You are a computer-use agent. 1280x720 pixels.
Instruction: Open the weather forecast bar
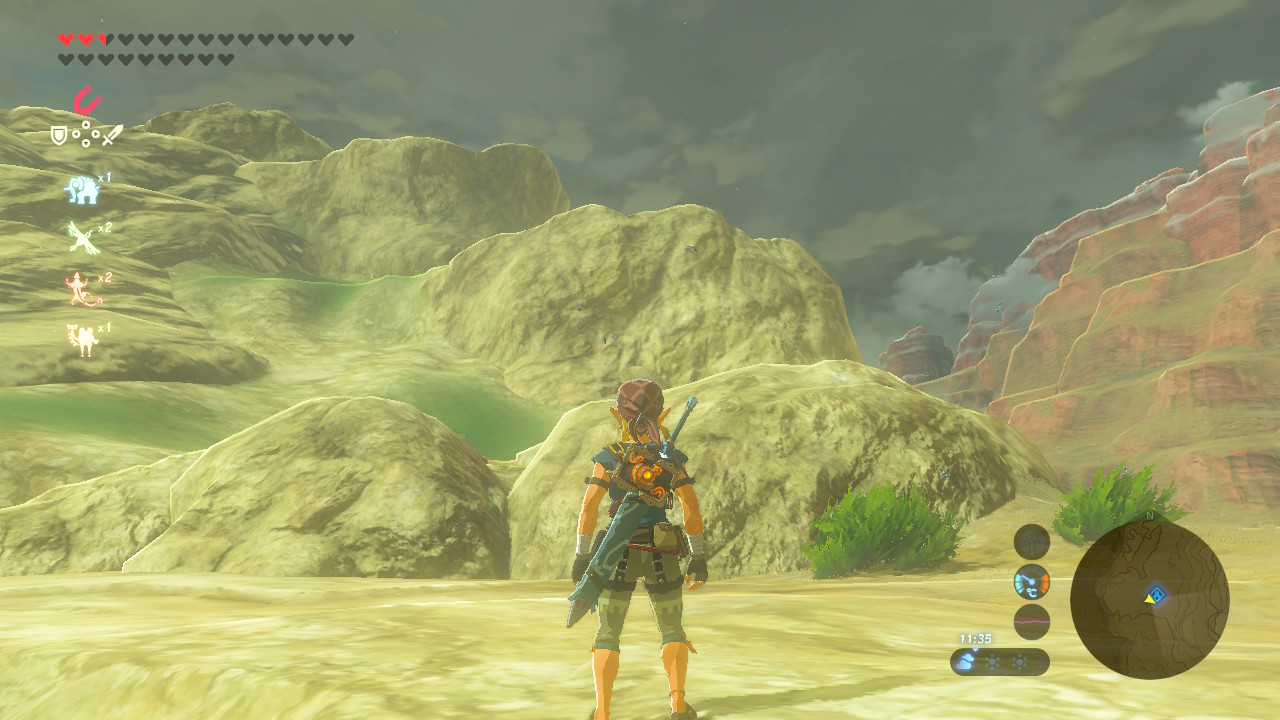click(x=999, y=662)
